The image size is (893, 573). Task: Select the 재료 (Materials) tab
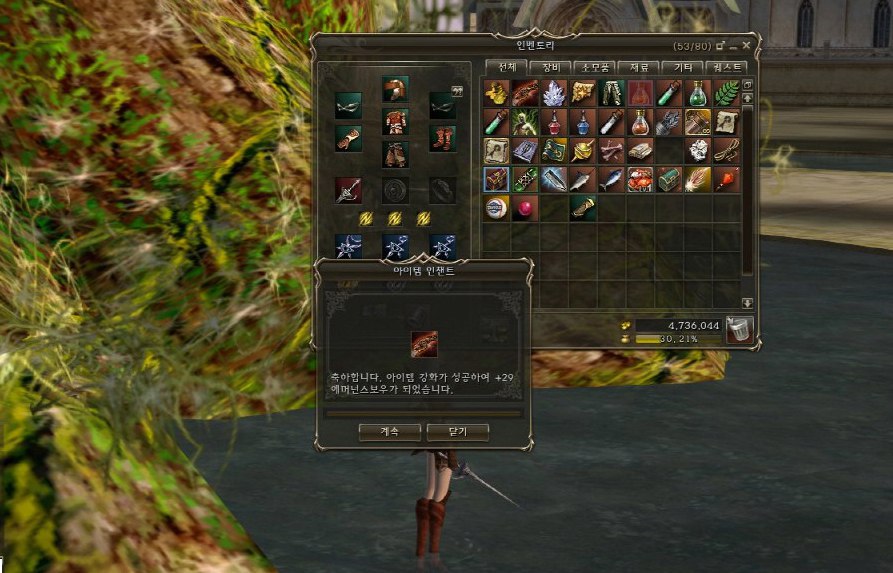pyautogui.click(x=638, y=67)
